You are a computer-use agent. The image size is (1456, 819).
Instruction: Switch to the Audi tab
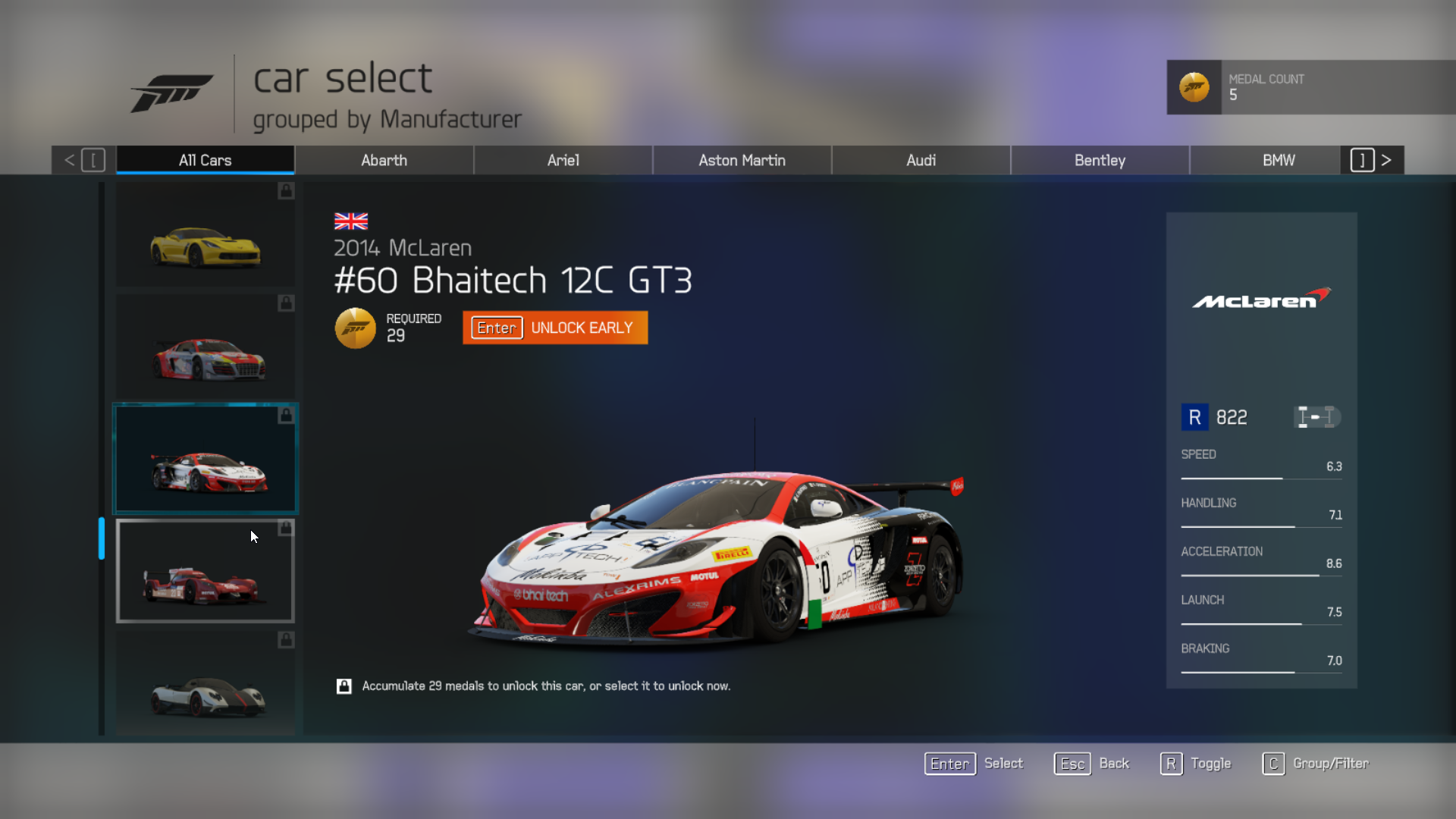click(921, 160)
